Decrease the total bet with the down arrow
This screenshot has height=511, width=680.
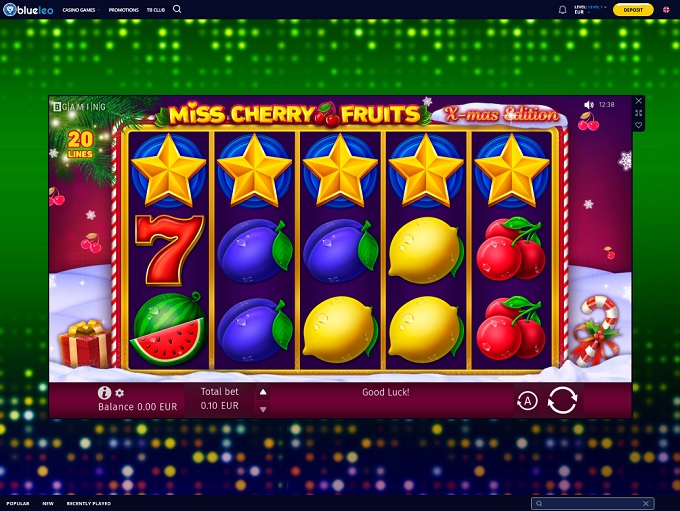coord(263,409)
